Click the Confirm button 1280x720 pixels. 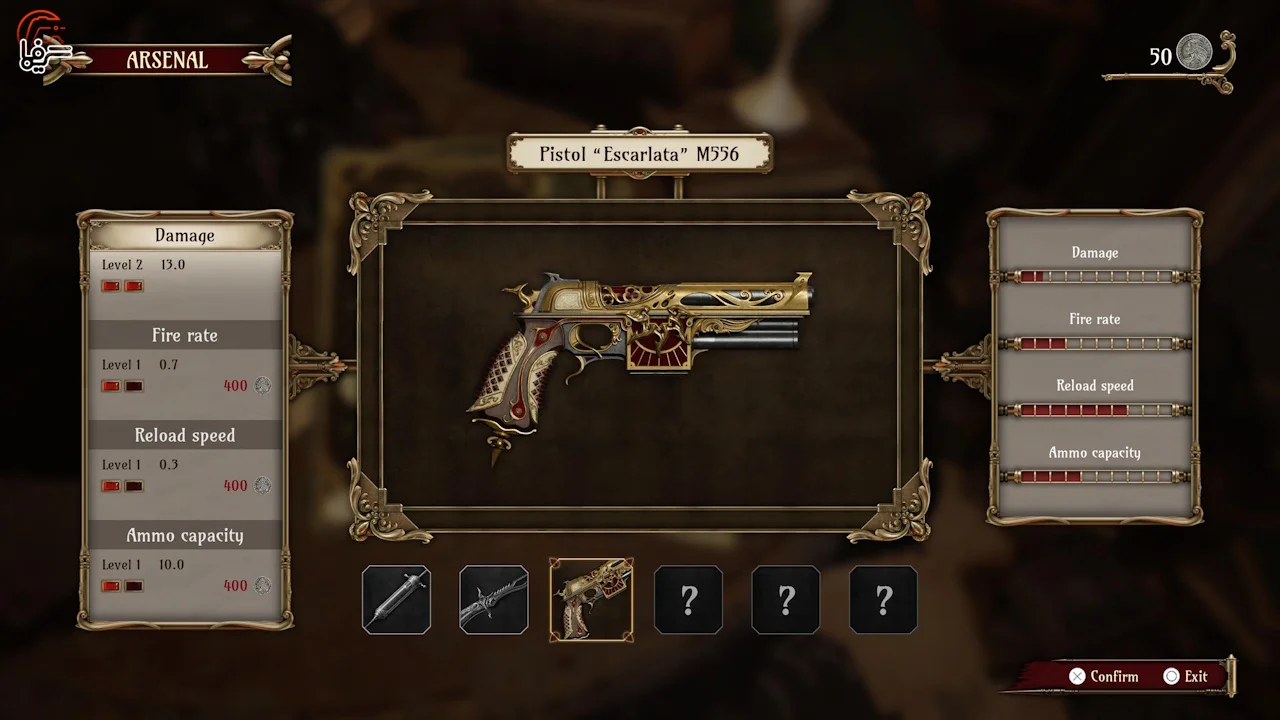(x=1104, y=677)
